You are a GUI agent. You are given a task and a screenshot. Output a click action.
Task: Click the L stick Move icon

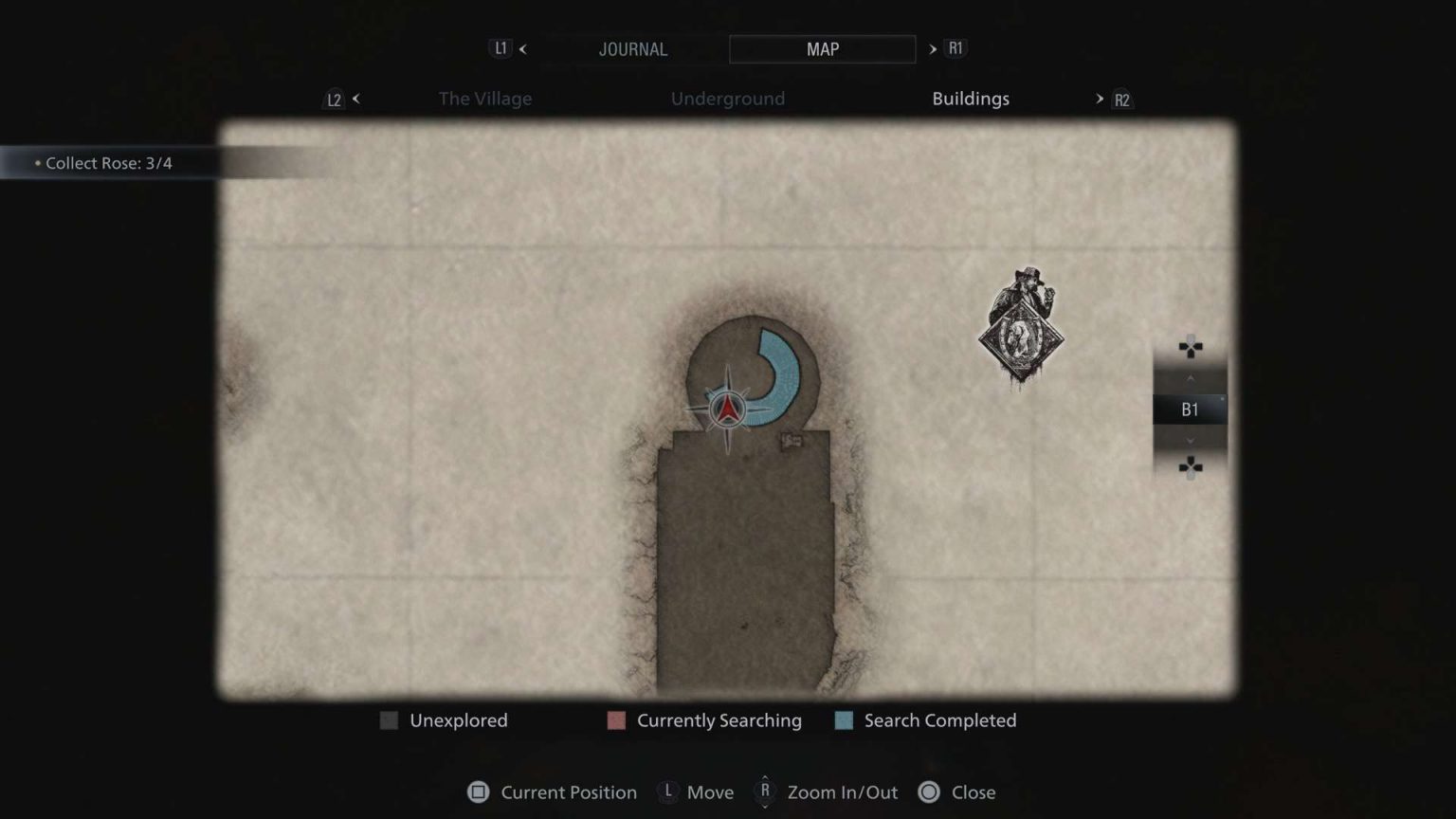pyautogui.click(x=668, y=792)
